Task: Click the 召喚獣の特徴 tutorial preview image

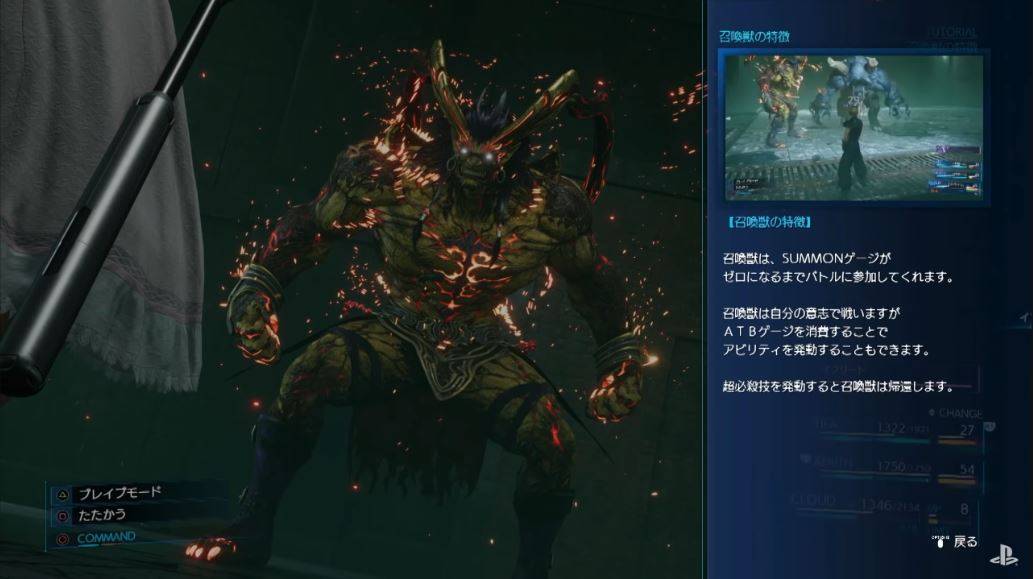Action: pyautogui.click(x=851, y=127)
